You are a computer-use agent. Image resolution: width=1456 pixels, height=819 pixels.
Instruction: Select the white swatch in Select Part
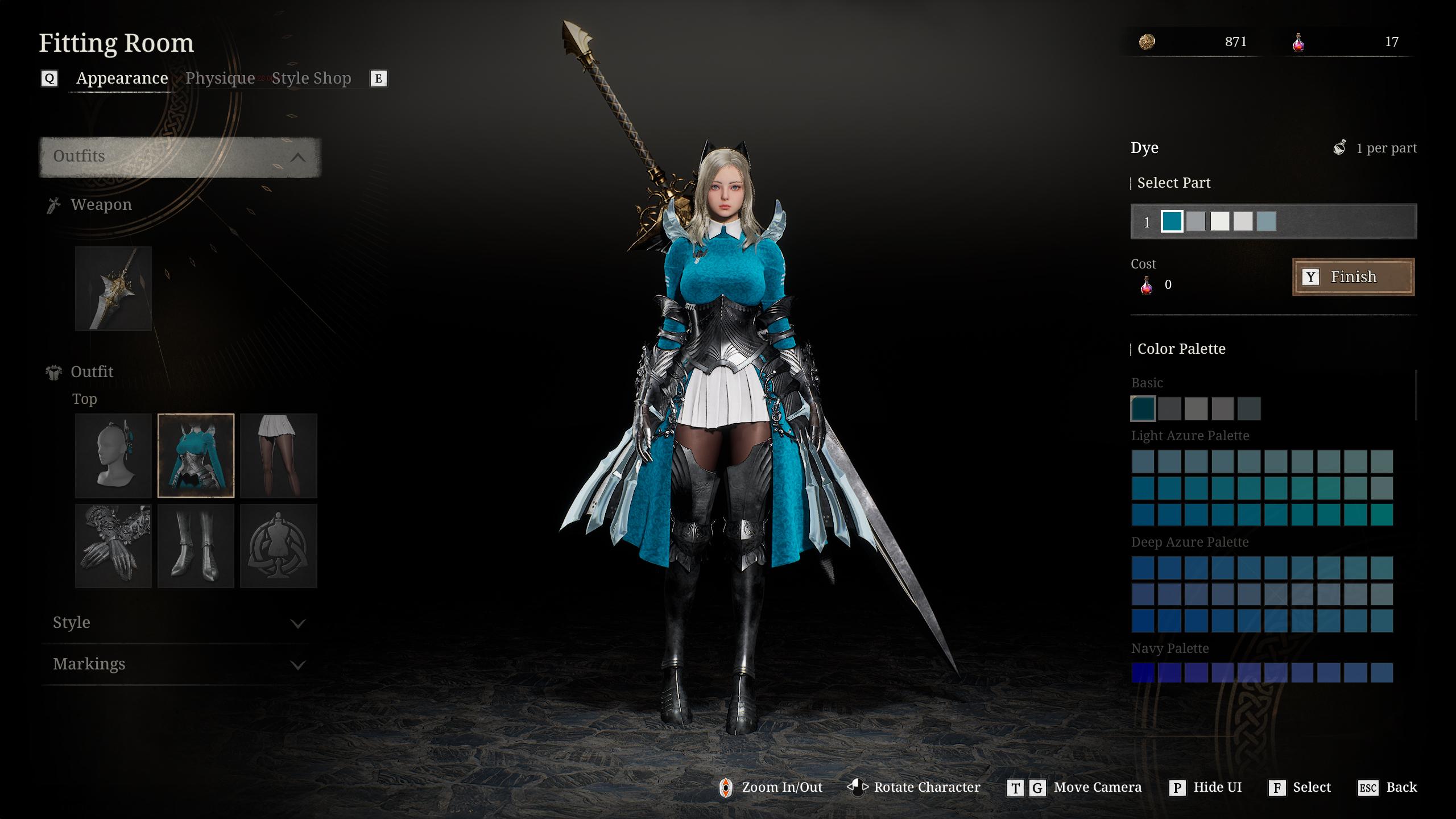click(x=1219, y=222)
